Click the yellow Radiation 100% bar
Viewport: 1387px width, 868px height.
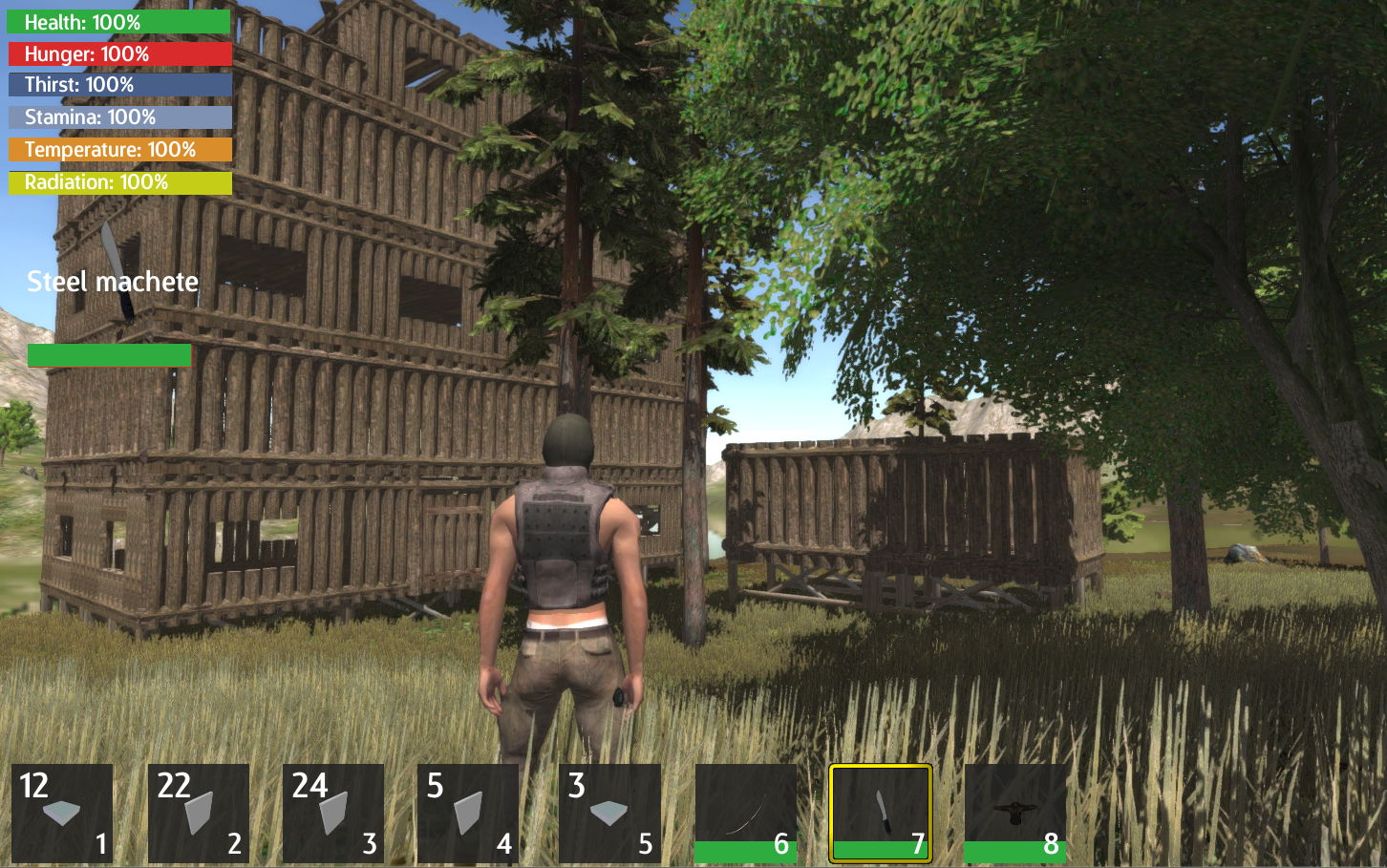point(118,182)
